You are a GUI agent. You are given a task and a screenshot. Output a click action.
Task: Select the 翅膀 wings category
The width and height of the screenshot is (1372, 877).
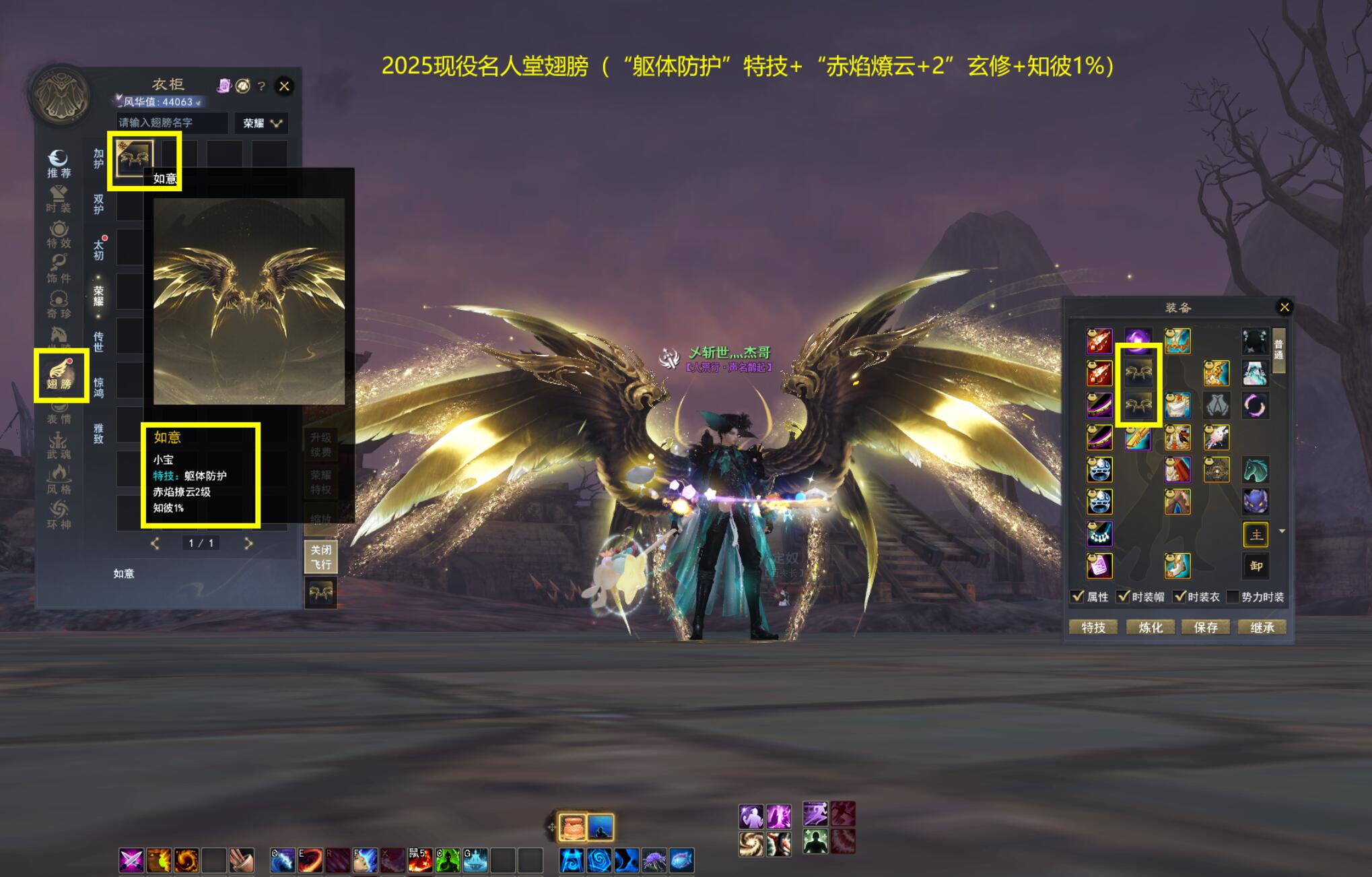click(60, 375)
